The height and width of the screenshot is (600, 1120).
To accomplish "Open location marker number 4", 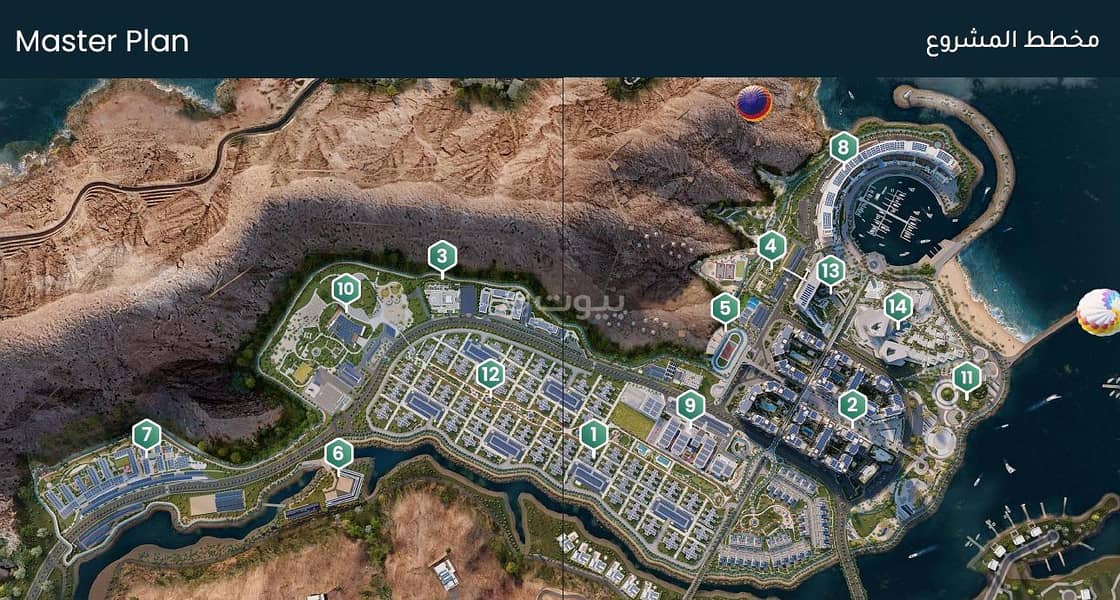I will pos(770,246).
